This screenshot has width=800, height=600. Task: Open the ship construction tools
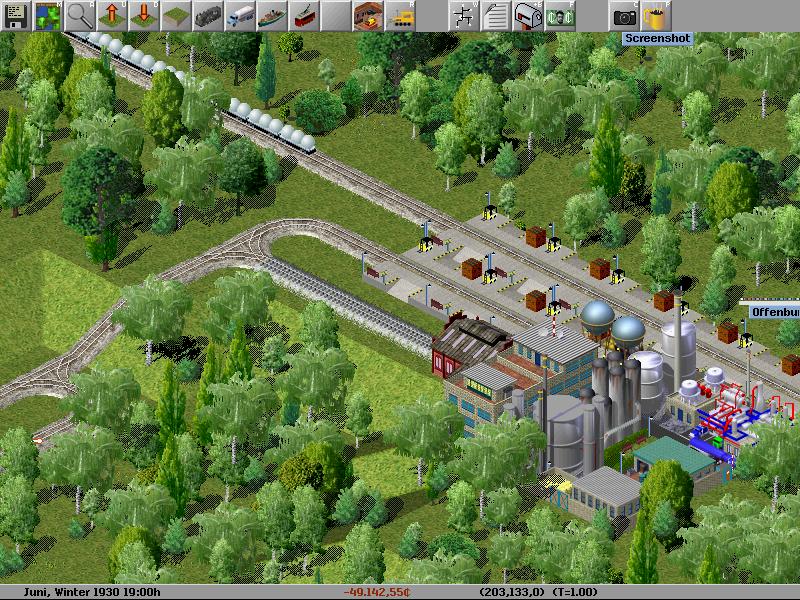271,15
